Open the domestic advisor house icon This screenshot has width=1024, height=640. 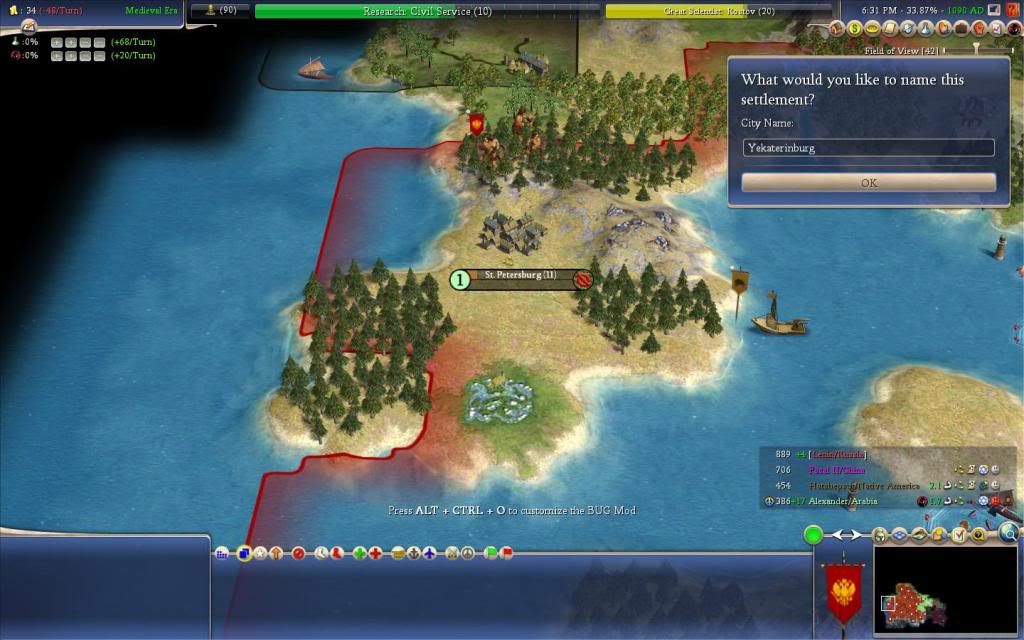coord(838,29)
